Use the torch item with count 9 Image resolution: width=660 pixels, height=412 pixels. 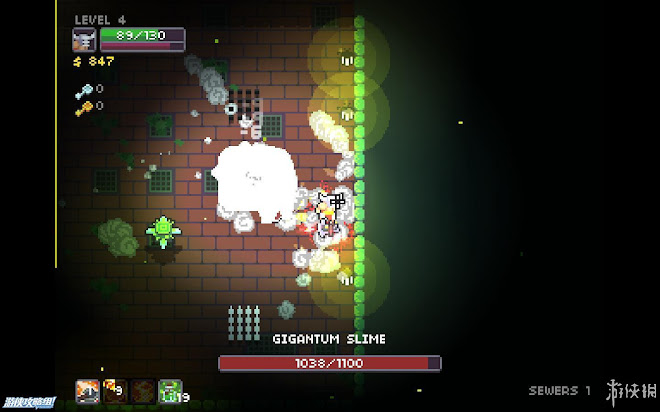(115, 389)
